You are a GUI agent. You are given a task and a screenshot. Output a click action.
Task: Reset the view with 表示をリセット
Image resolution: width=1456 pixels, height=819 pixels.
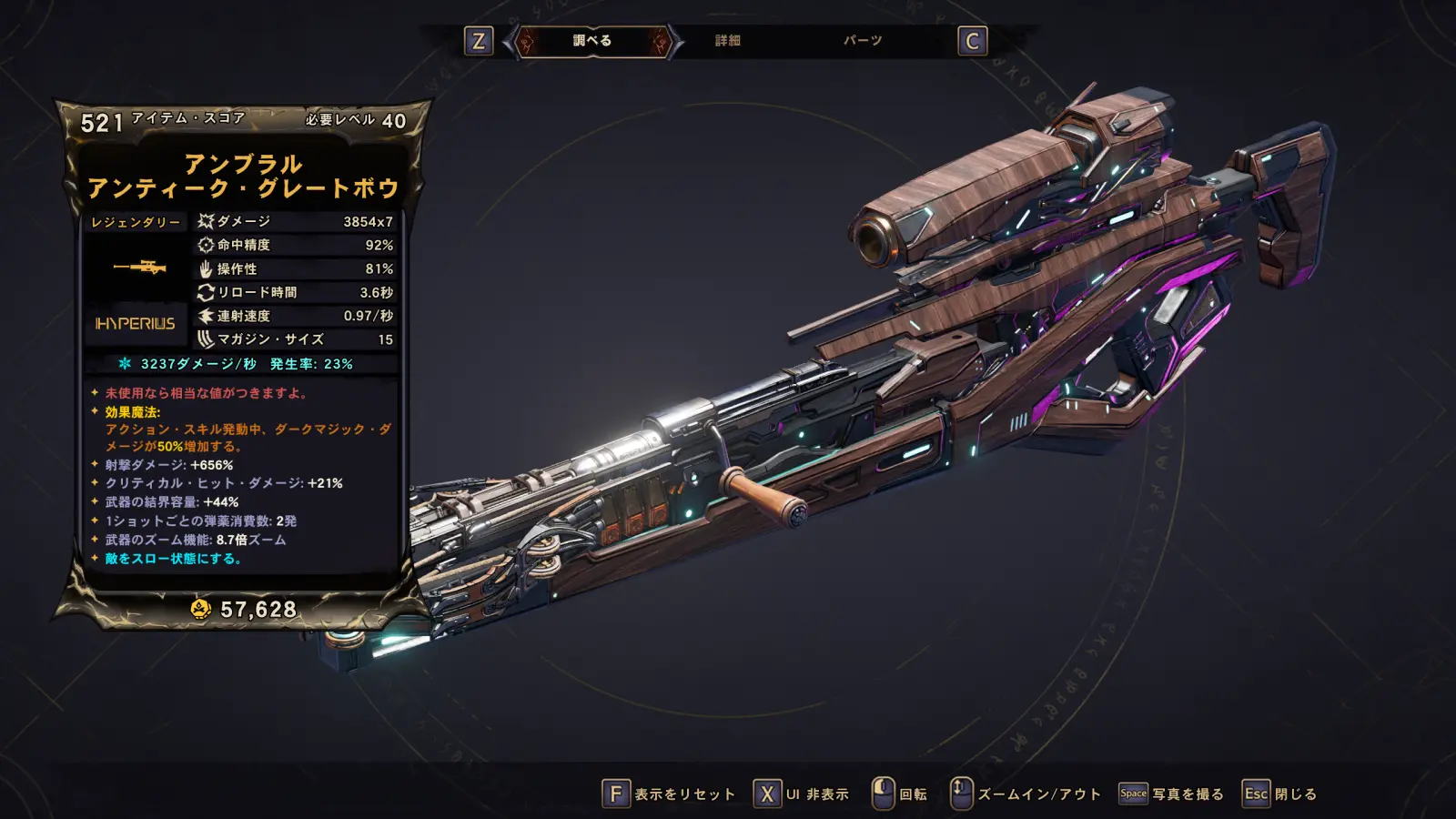click(x=669, y=794)
